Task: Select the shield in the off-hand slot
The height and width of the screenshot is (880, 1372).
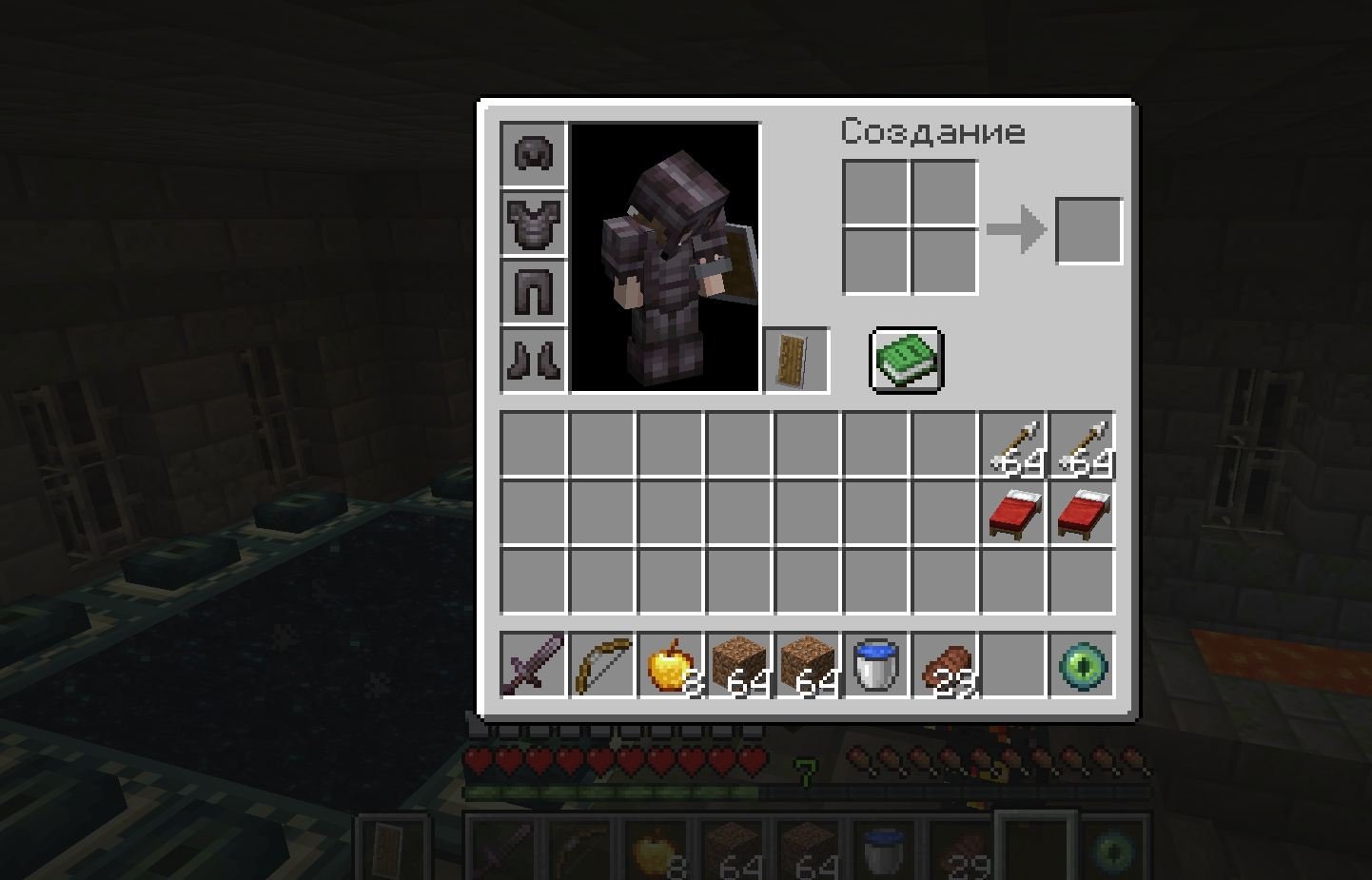Action: click(x=796, y=360)
